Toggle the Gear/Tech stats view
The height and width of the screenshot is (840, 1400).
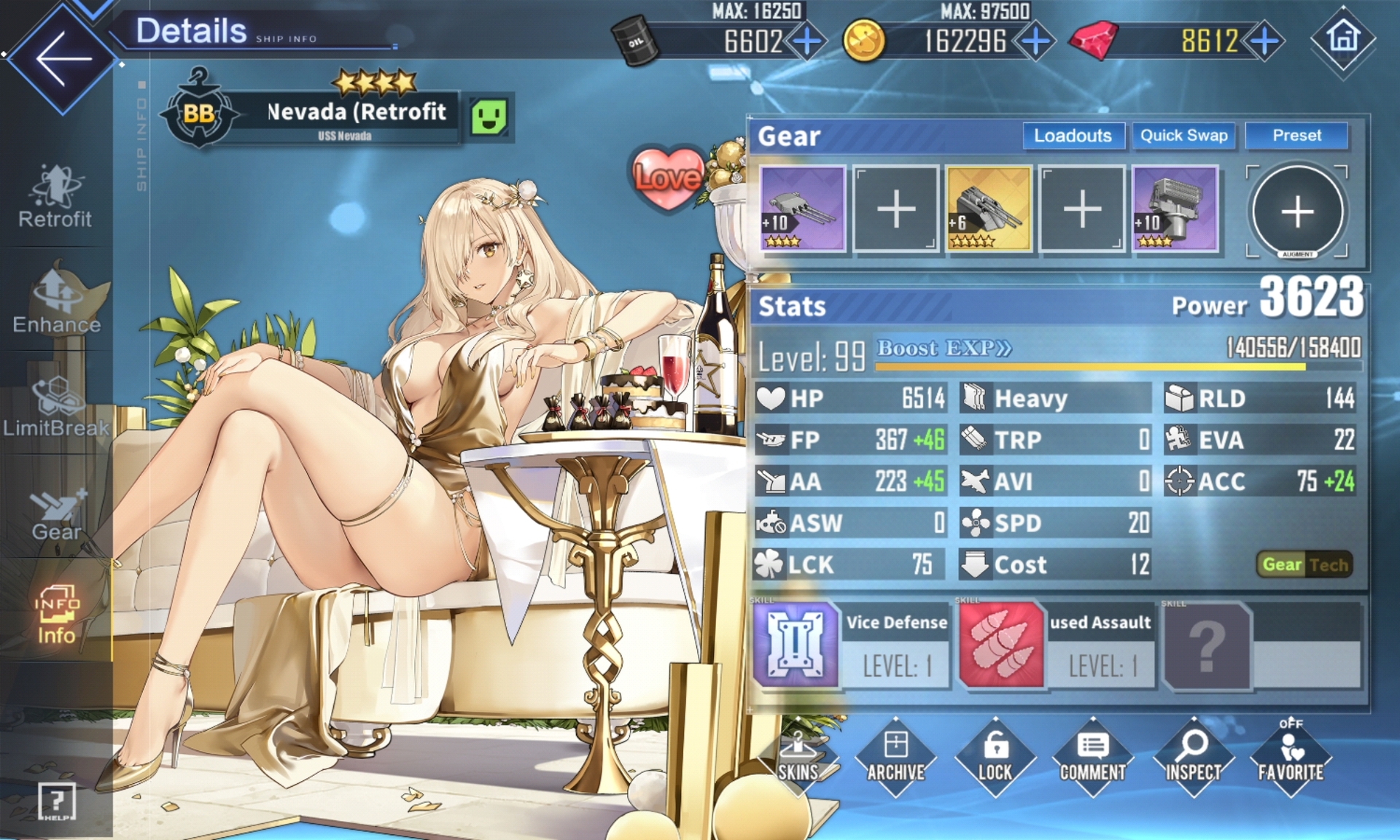pos(1304,564)
